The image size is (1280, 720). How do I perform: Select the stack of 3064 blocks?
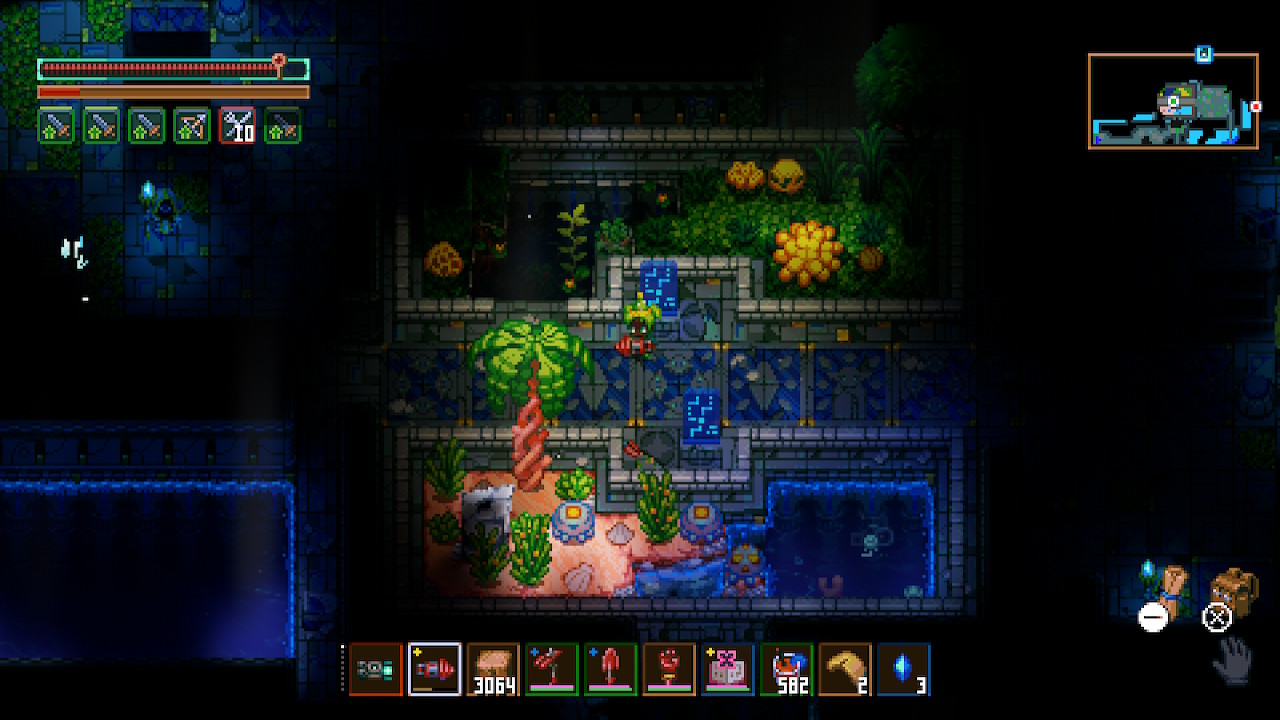[493, 669]
